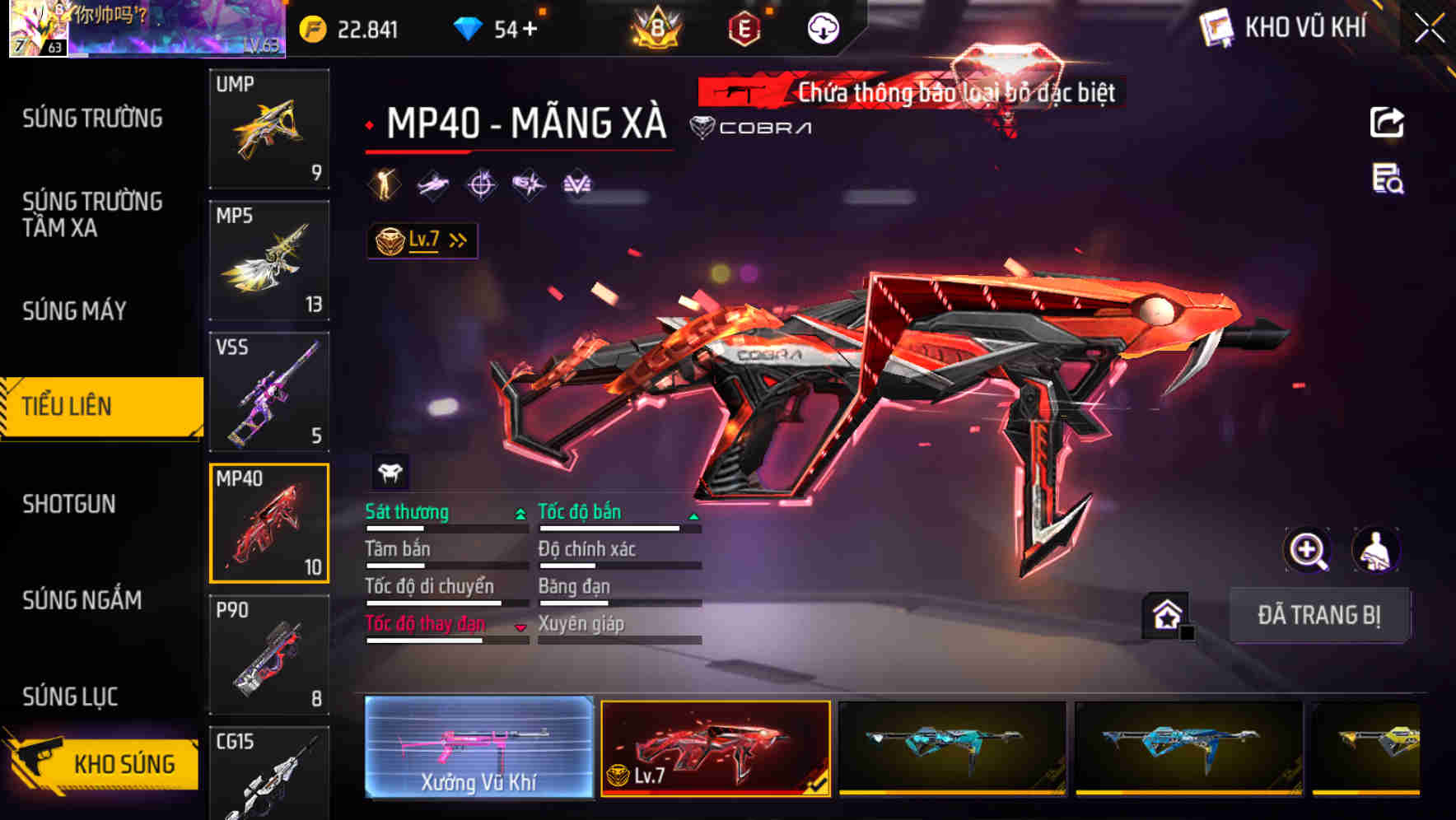1456x820 pixels.
Task: Expand the Tốc độ thay đạn stat arrow
Action: (520, 627)
